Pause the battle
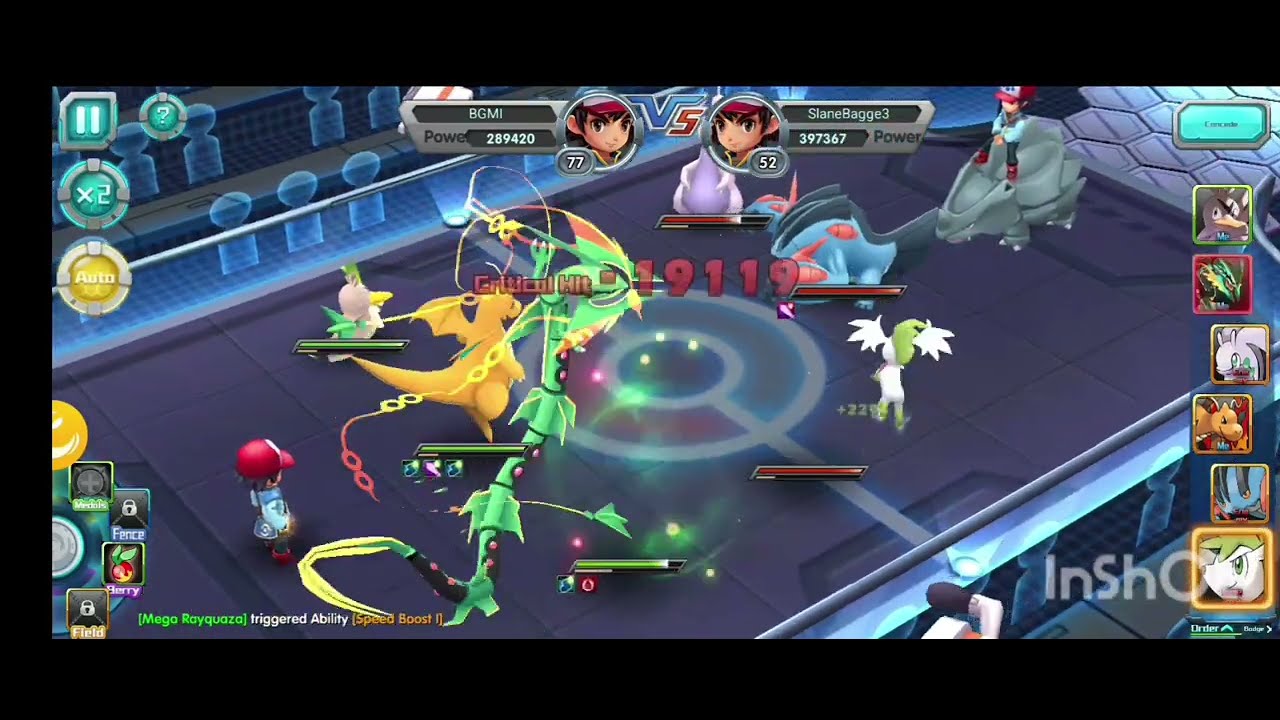This screenshot has height=720, width=1280. pyautogui.click(x=88, y=120)
